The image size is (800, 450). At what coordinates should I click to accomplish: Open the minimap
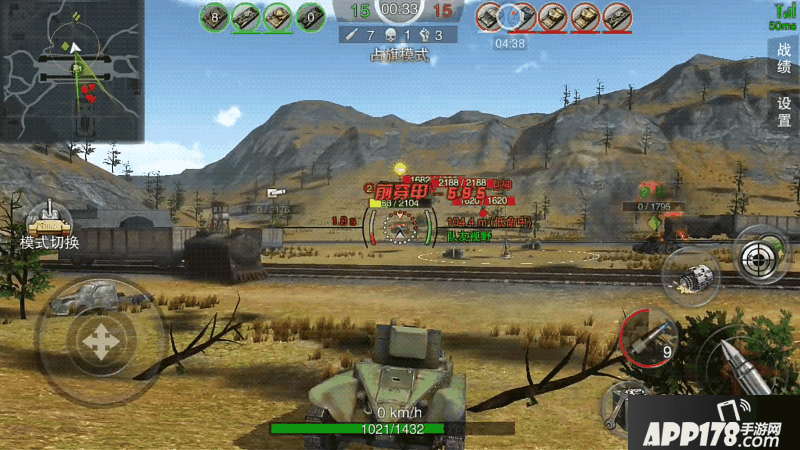coord(72,70)
